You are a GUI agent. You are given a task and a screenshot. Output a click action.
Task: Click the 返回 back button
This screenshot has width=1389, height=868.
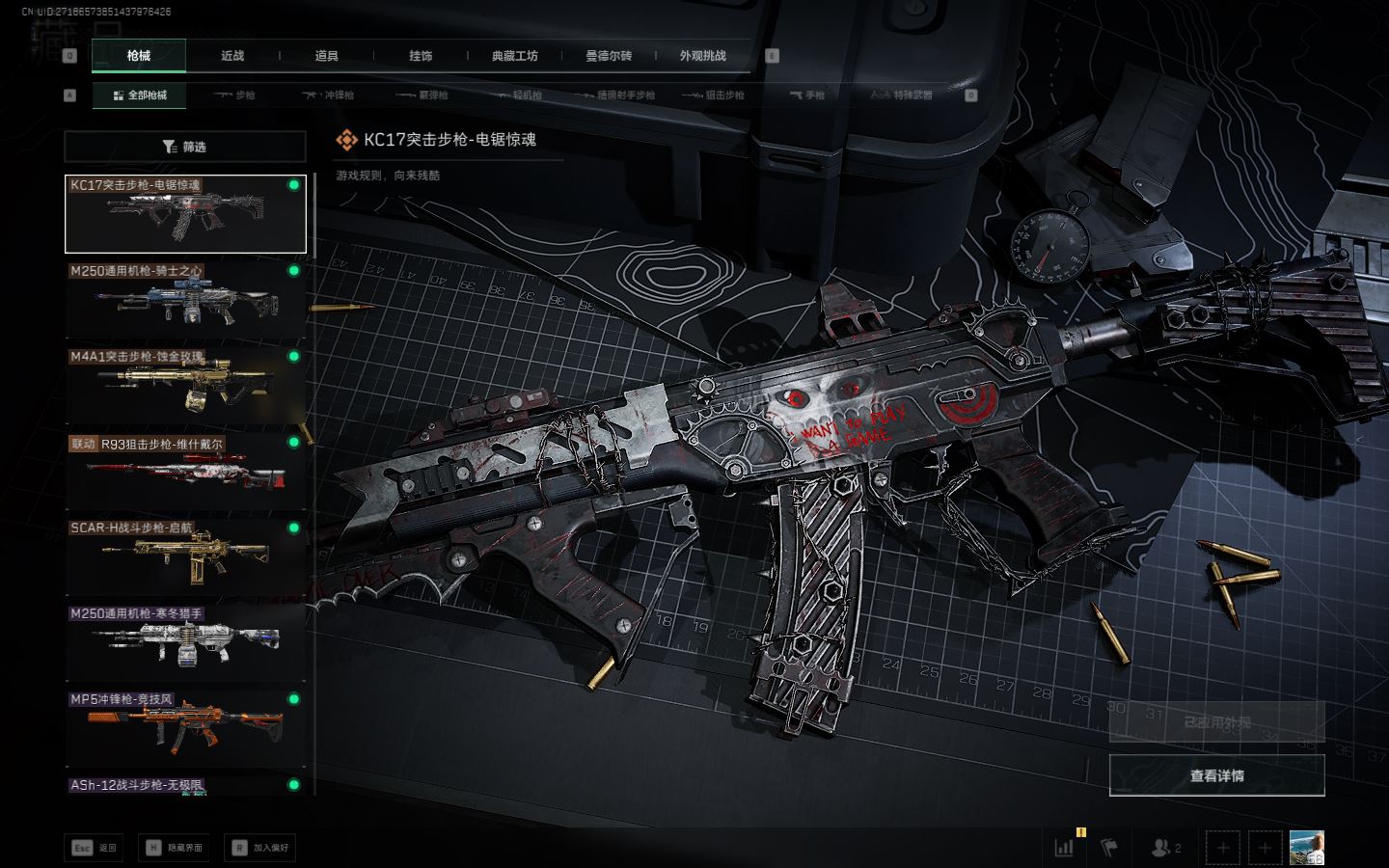click(x=95, y=848)
